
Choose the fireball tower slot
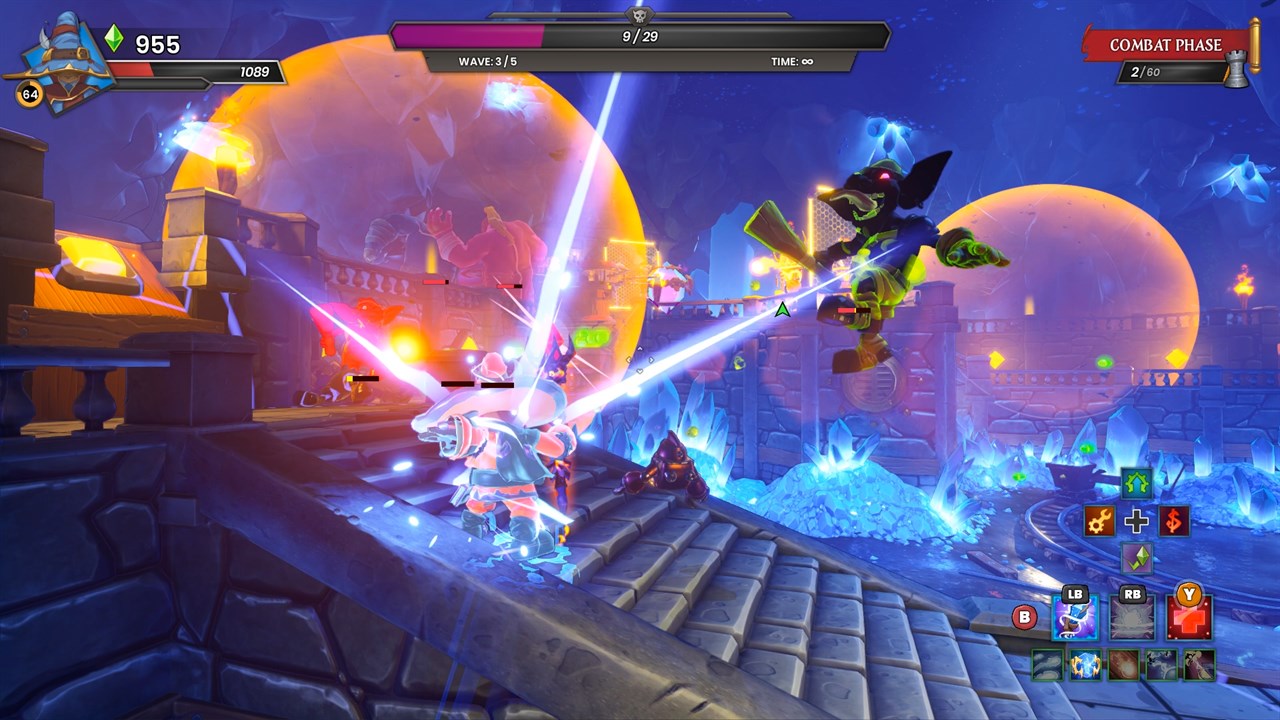click(1123, 665)
